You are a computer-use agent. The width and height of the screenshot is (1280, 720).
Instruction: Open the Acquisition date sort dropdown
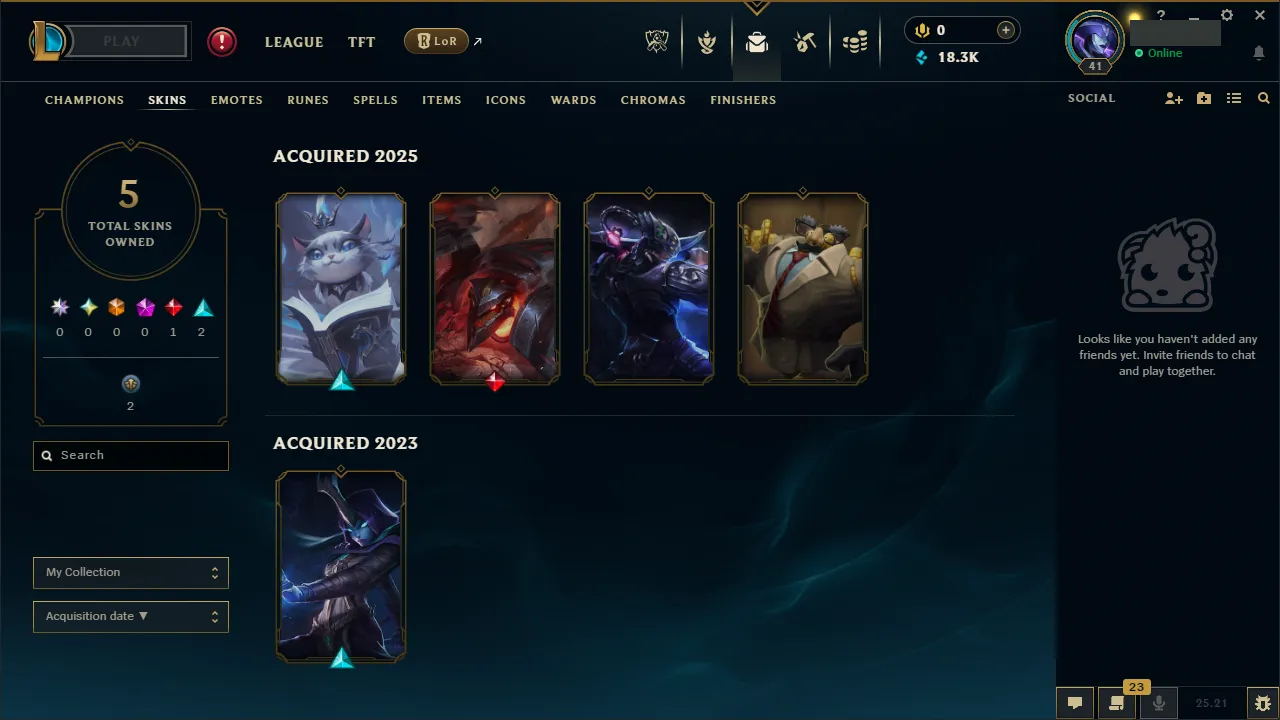pos(130,616)
